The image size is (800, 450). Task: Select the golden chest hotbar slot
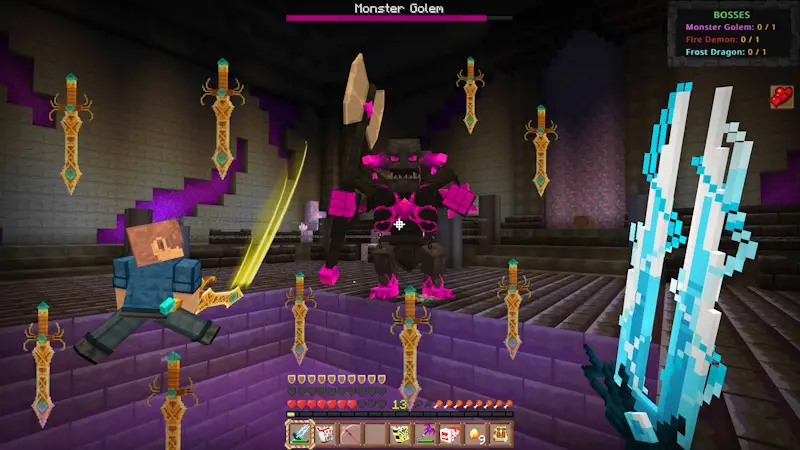pos(500,434)
